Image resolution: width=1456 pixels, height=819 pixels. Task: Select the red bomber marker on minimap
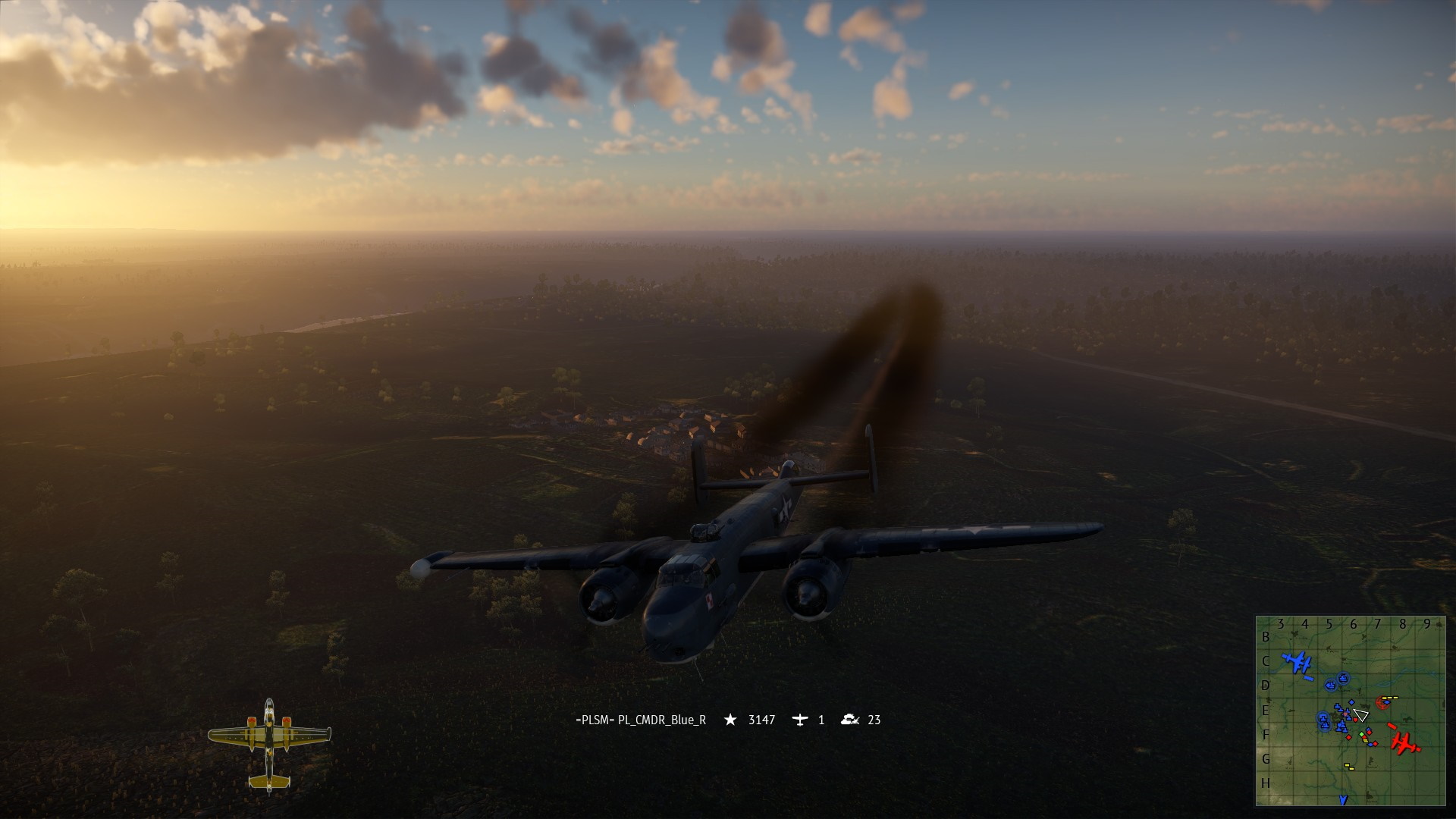[1405, 742]
